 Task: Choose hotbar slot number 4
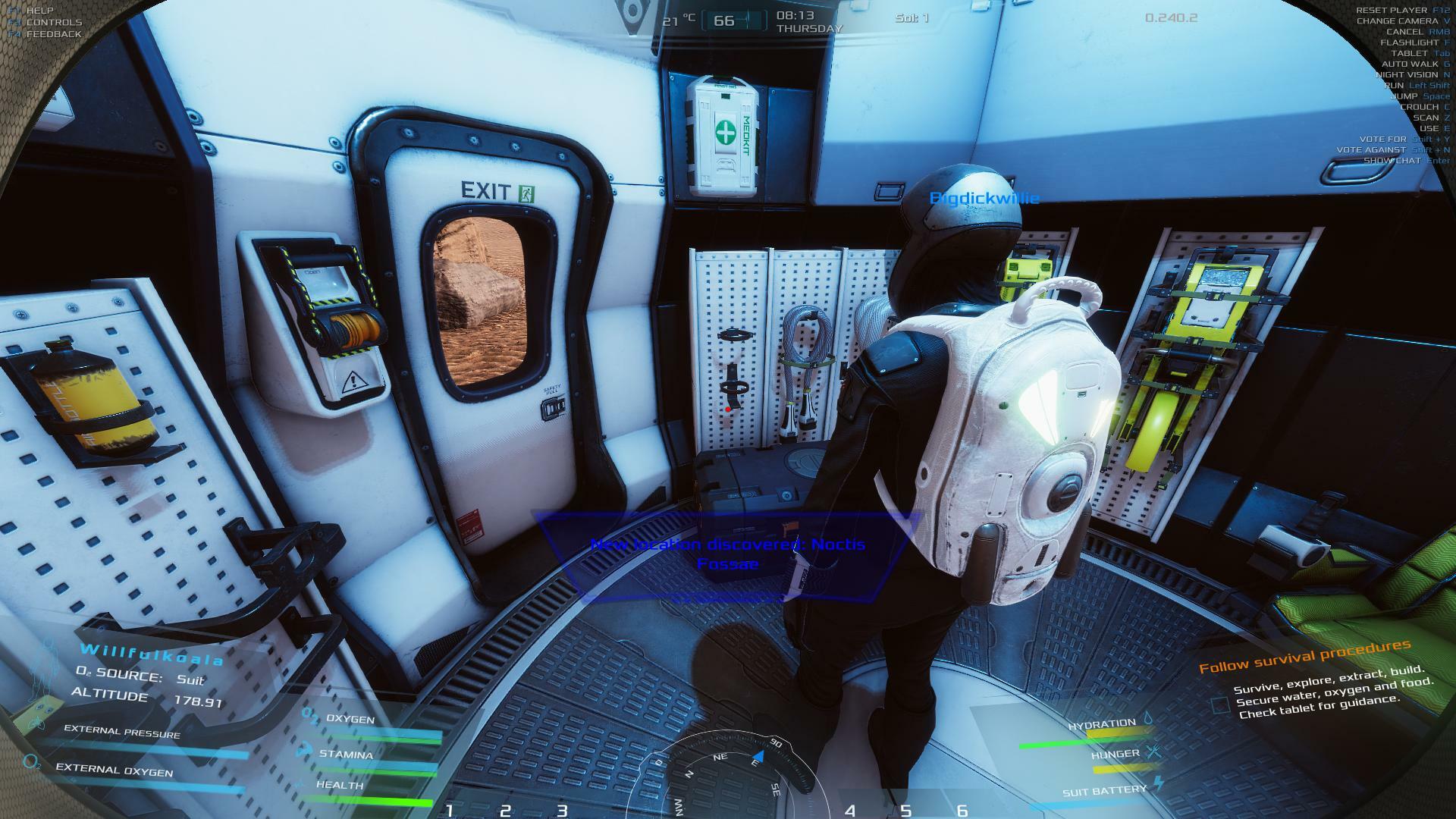(850, 810)
